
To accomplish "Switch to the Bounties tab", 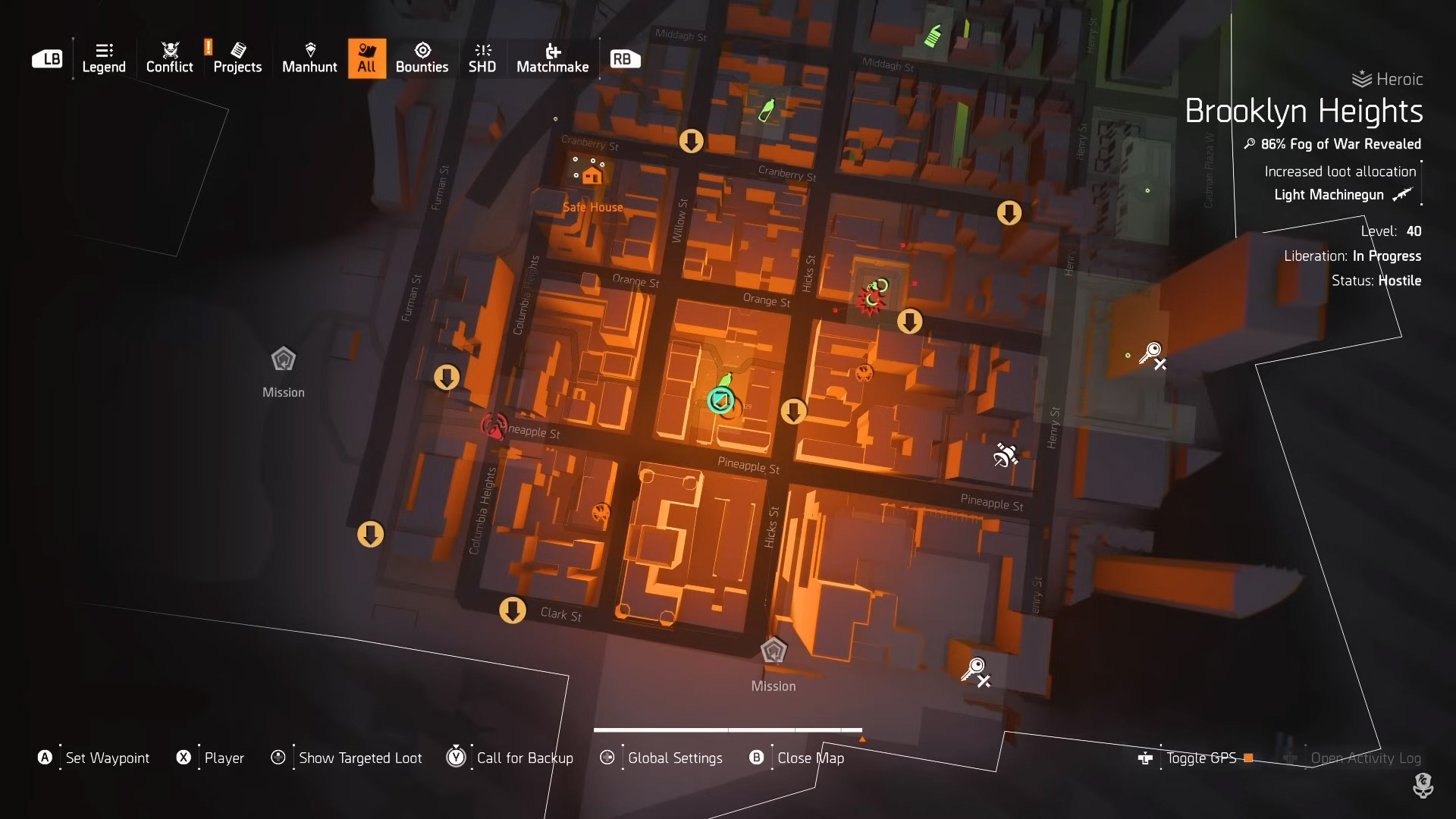I will click(x=422, y=58).
